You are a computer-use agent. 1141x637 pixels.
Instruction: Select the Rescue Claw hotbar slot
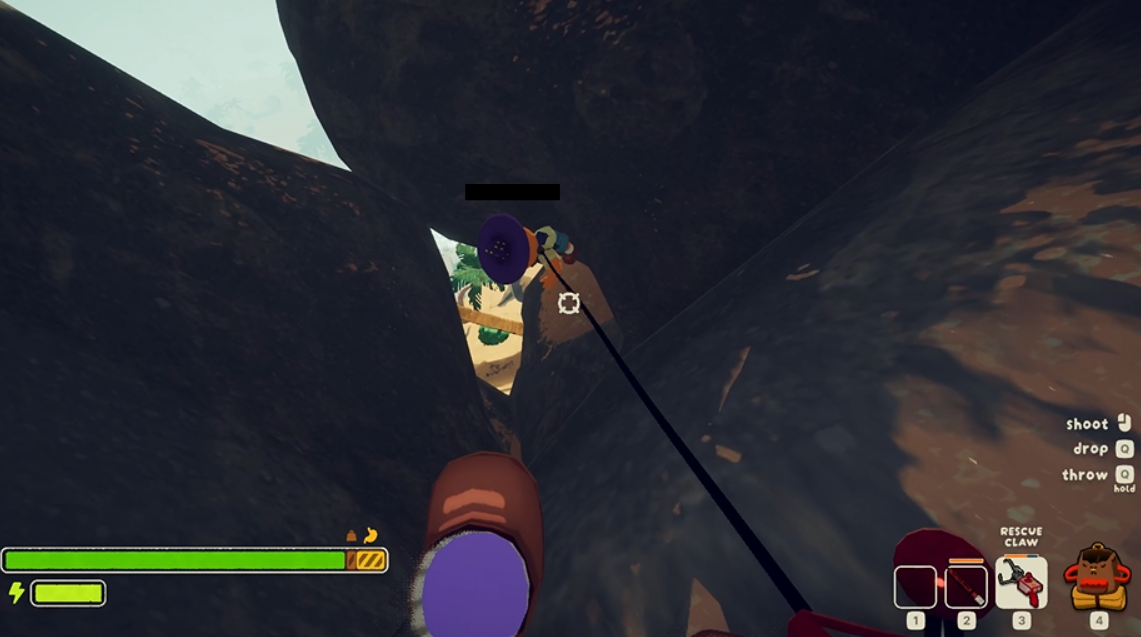point(1021,583)
